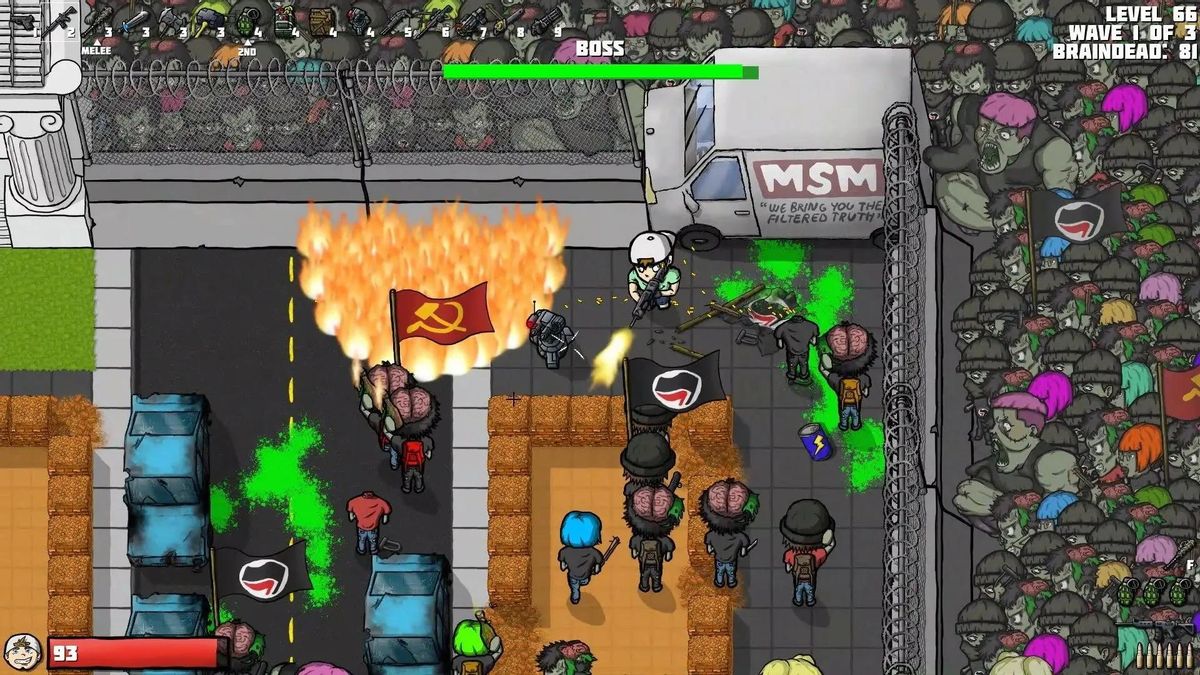1200x675 pixels.
Task: Equip the blue sword melee weapon
Action: [x=133, y=20]
